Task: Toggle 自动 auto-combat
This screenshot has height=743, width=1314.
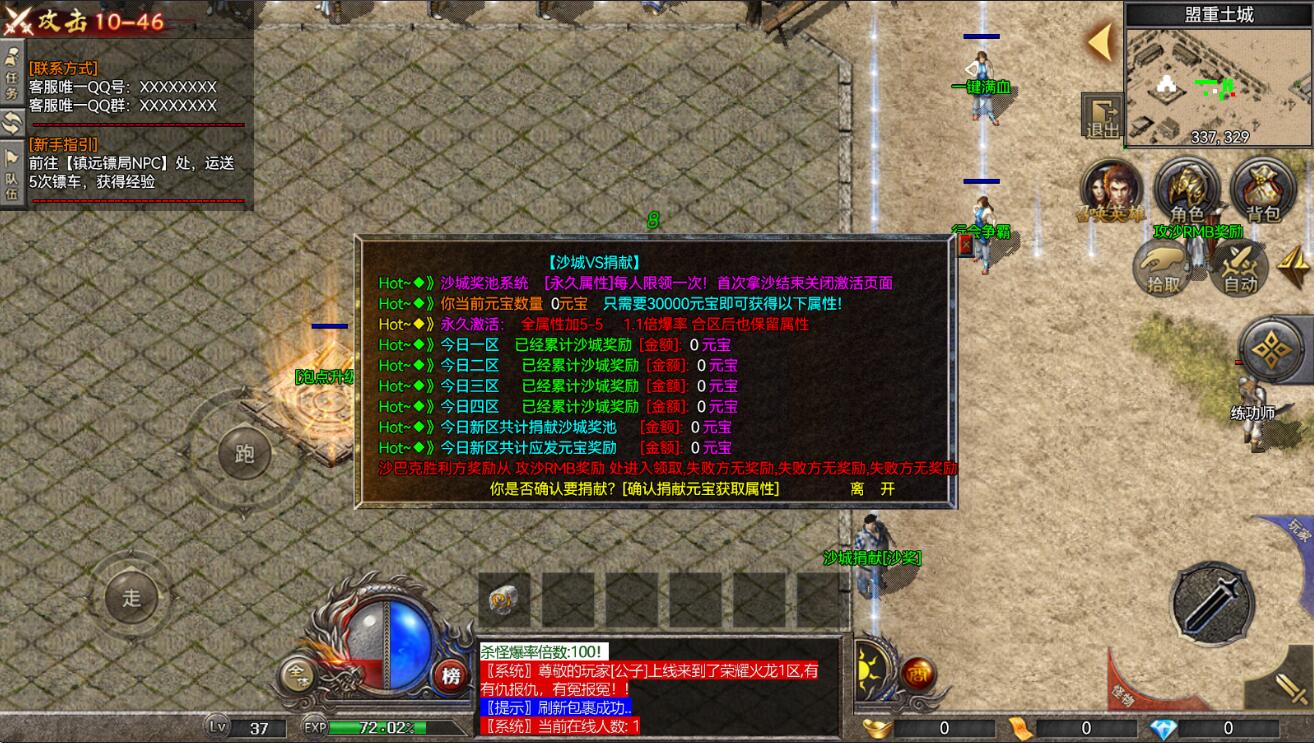Action: (x=1239, y=267)
